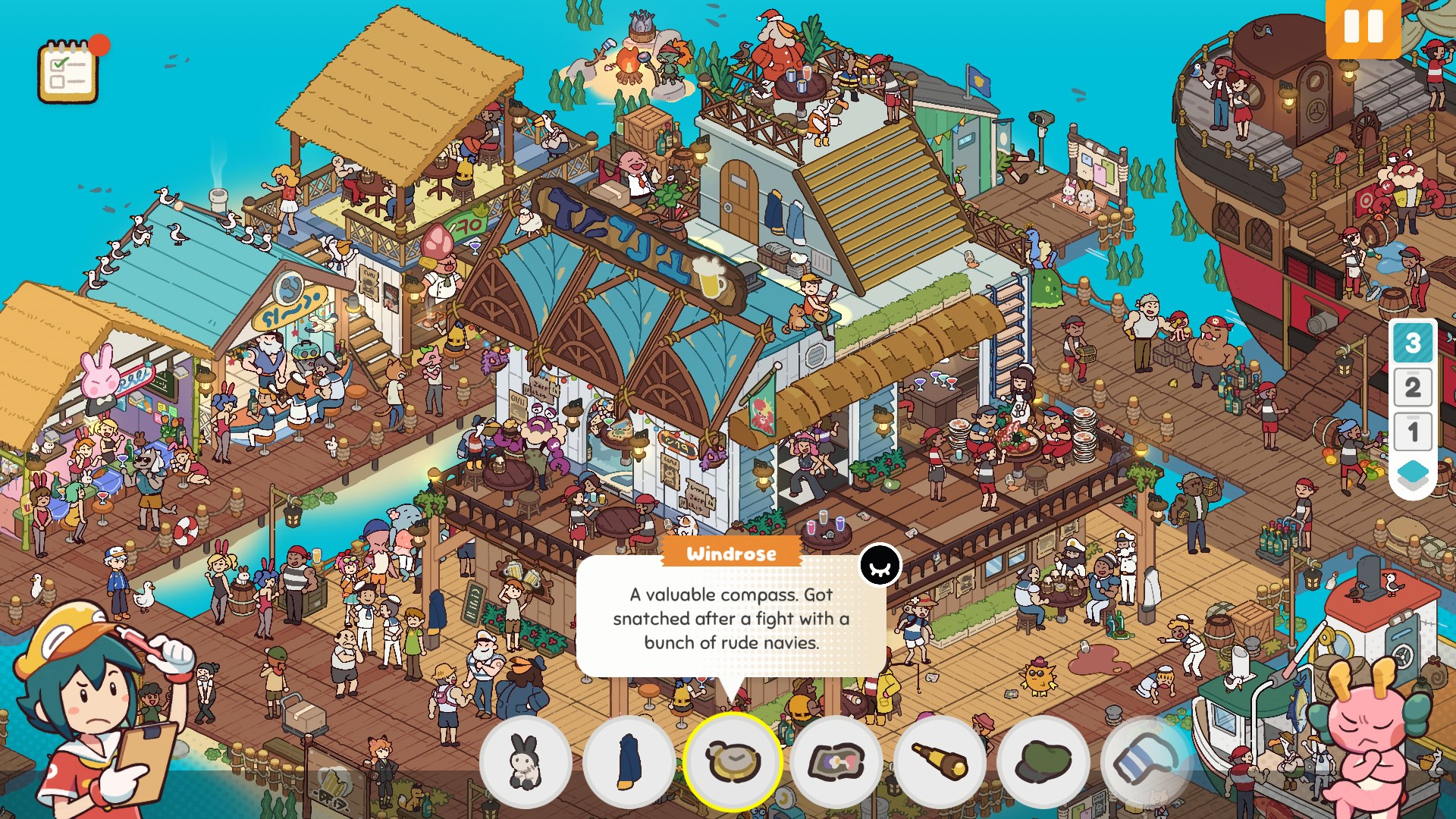This screenshot has height=819, width=1456.
Task: Pick the treasure map item slot
Action: pos(836,761)
